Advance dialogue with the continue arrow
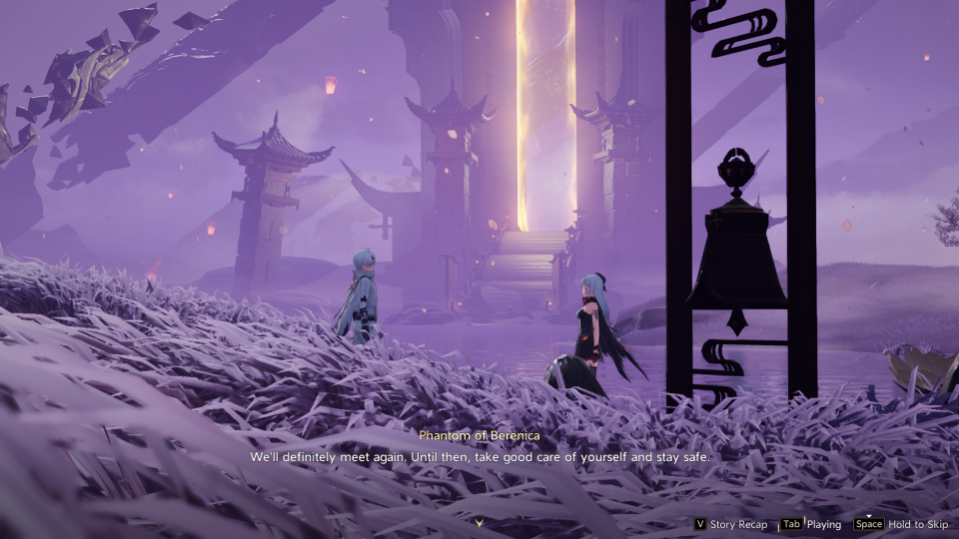The width and height of the screenshot is (959, 539). coord(479,522)
